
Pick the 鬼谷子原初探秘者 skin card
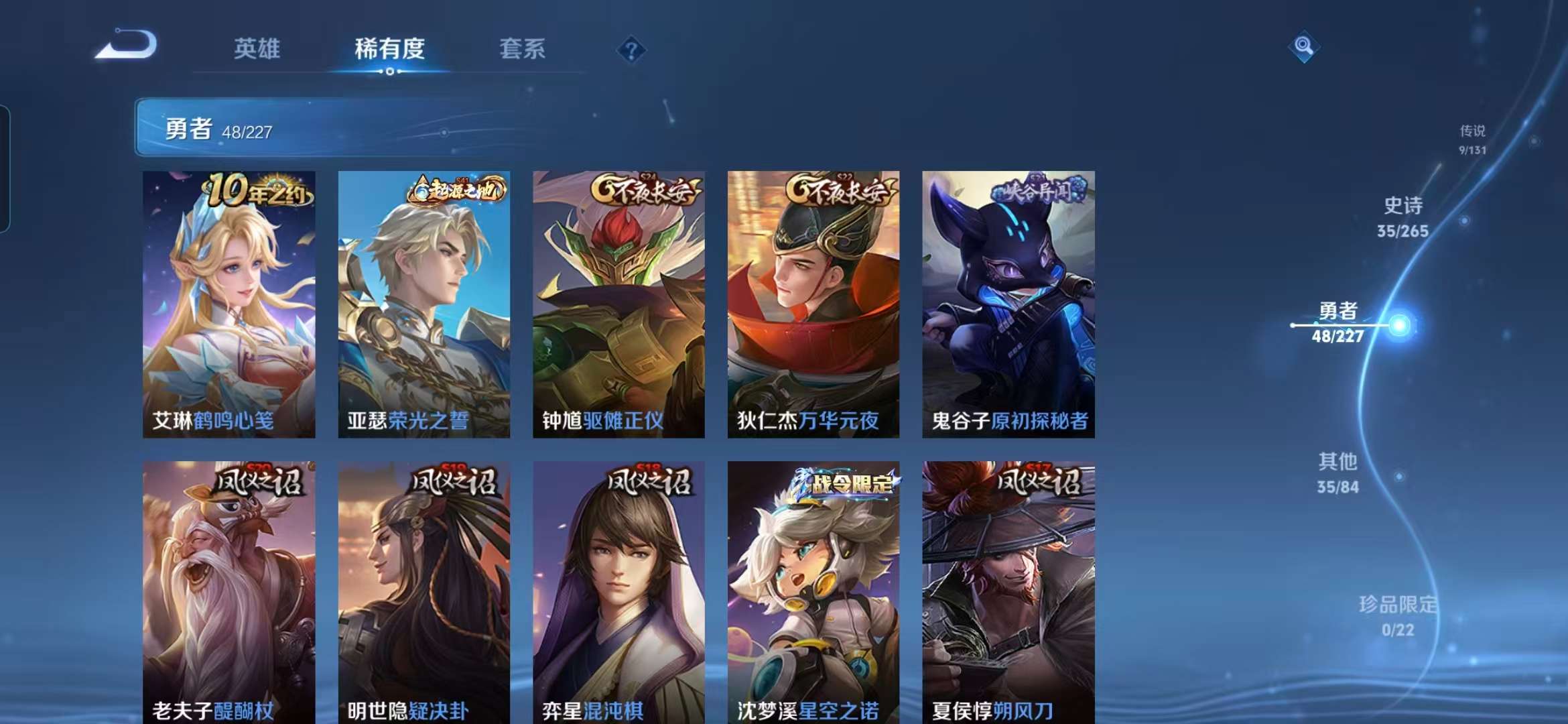[1008, 304]
